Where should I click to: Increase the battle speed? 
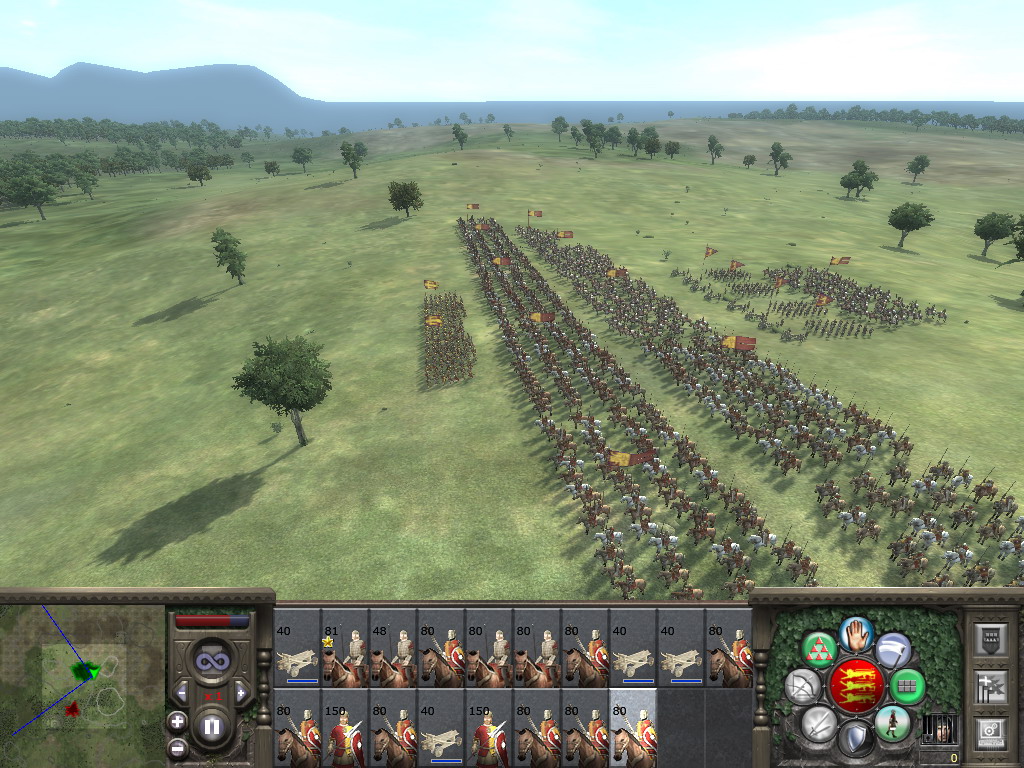click(240, 692)
